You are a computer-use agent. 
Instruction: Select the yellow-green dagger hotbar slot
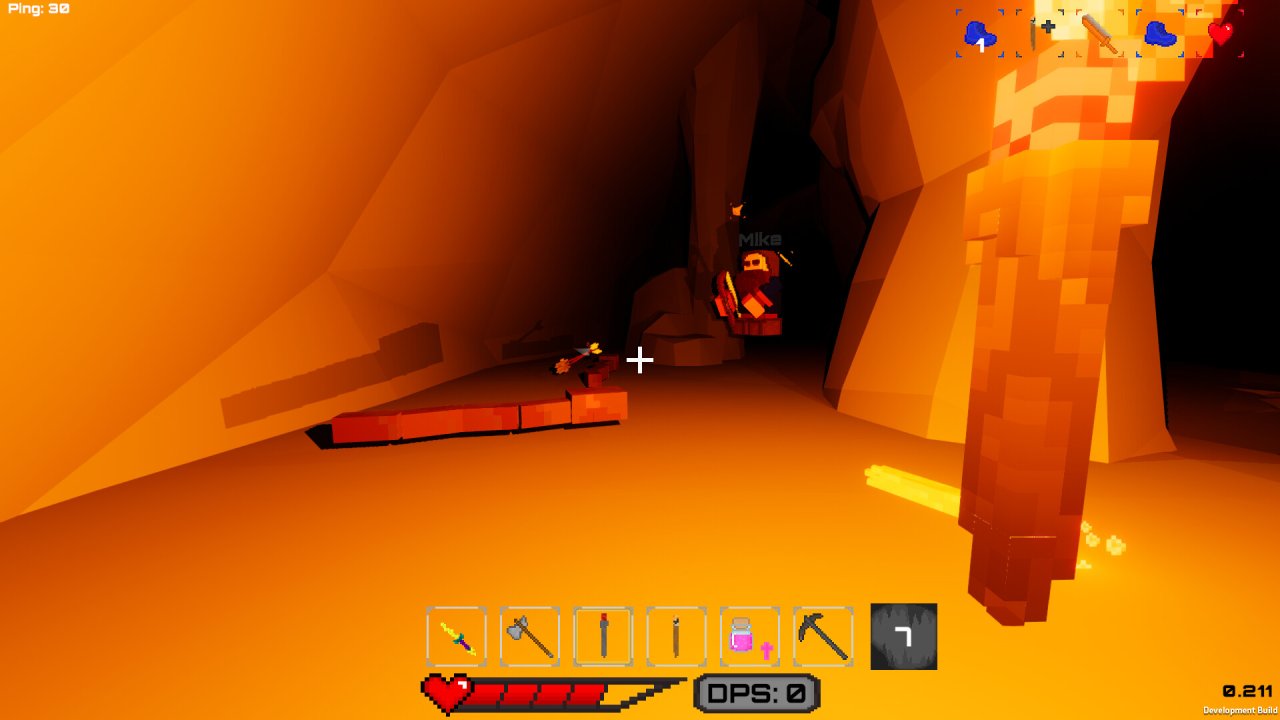point(457,636)
